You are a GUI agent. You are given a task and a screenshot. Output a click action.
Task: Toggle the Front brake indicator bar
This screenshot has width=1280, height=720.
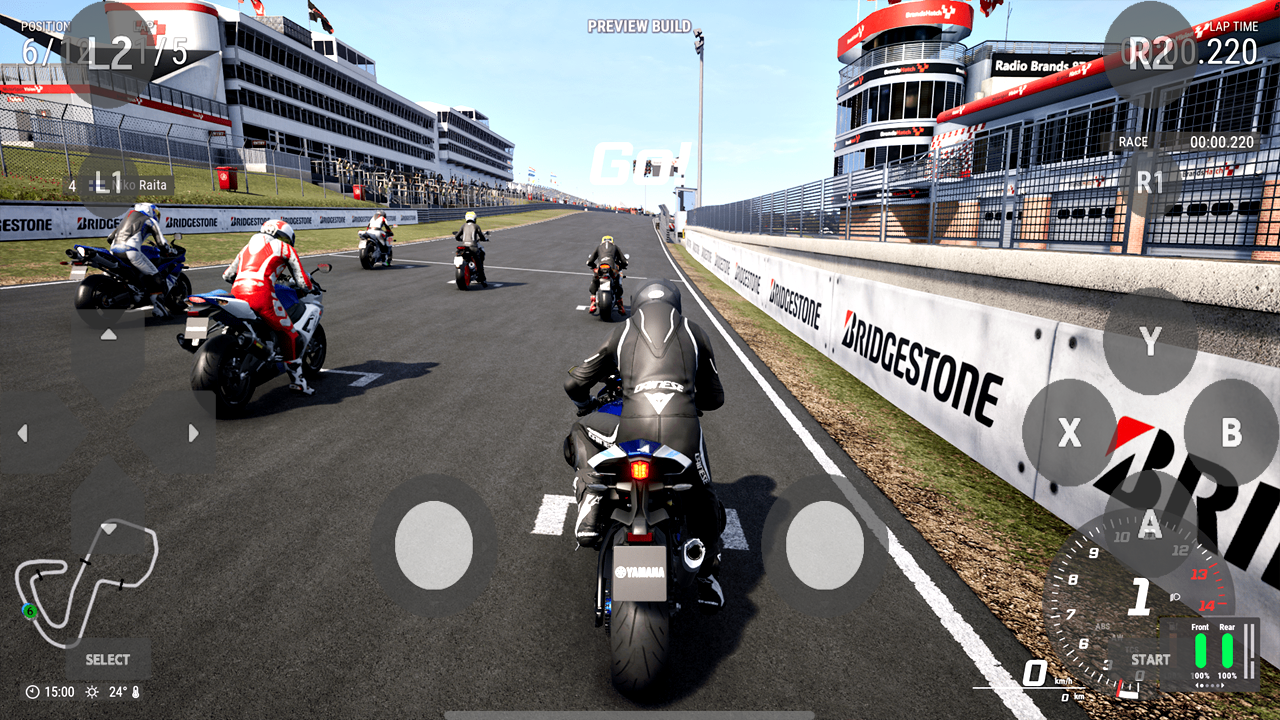pos(1201,650)
